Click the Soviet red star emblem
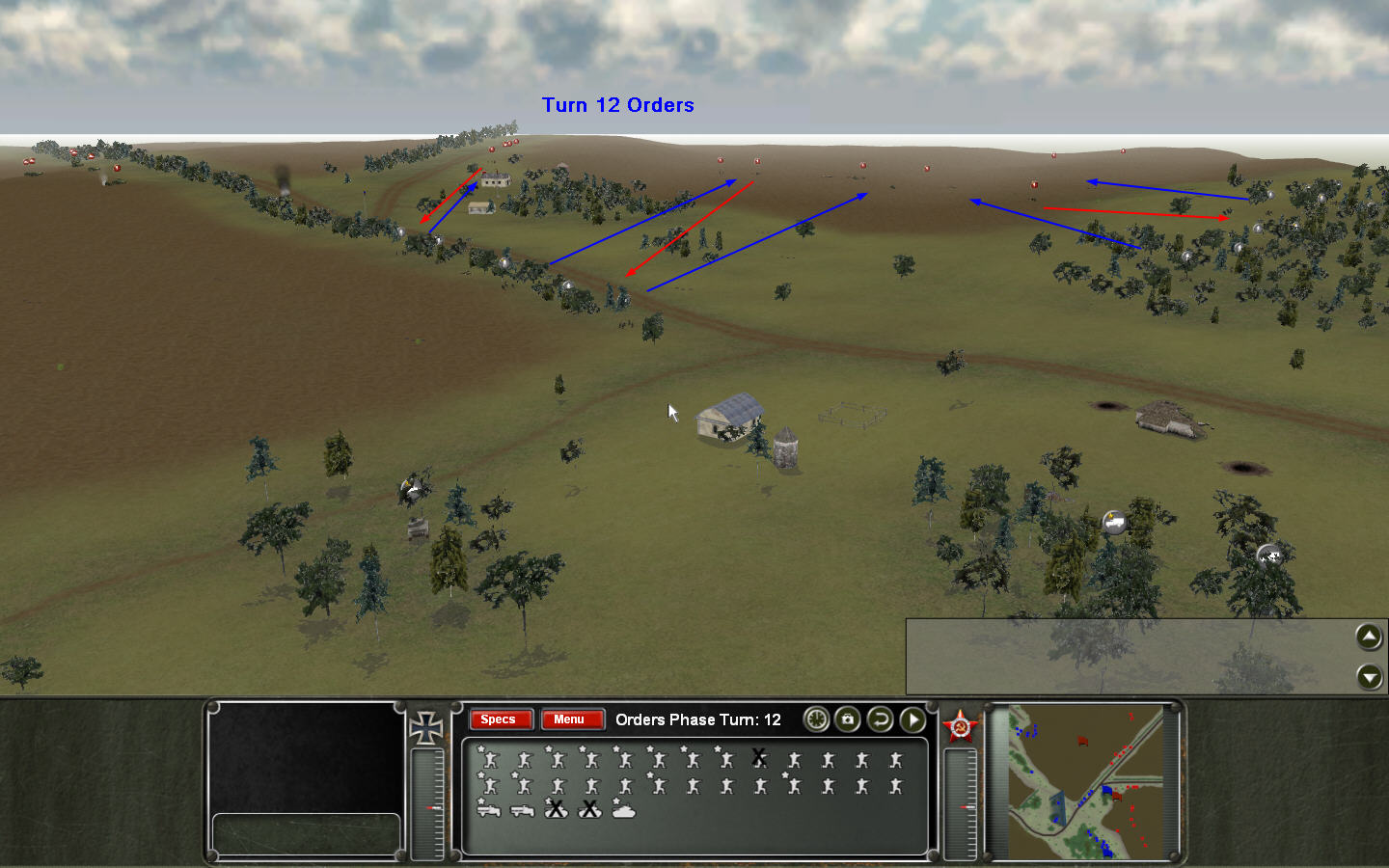Viewport: 1389px width, 868px height. (960, 726)
